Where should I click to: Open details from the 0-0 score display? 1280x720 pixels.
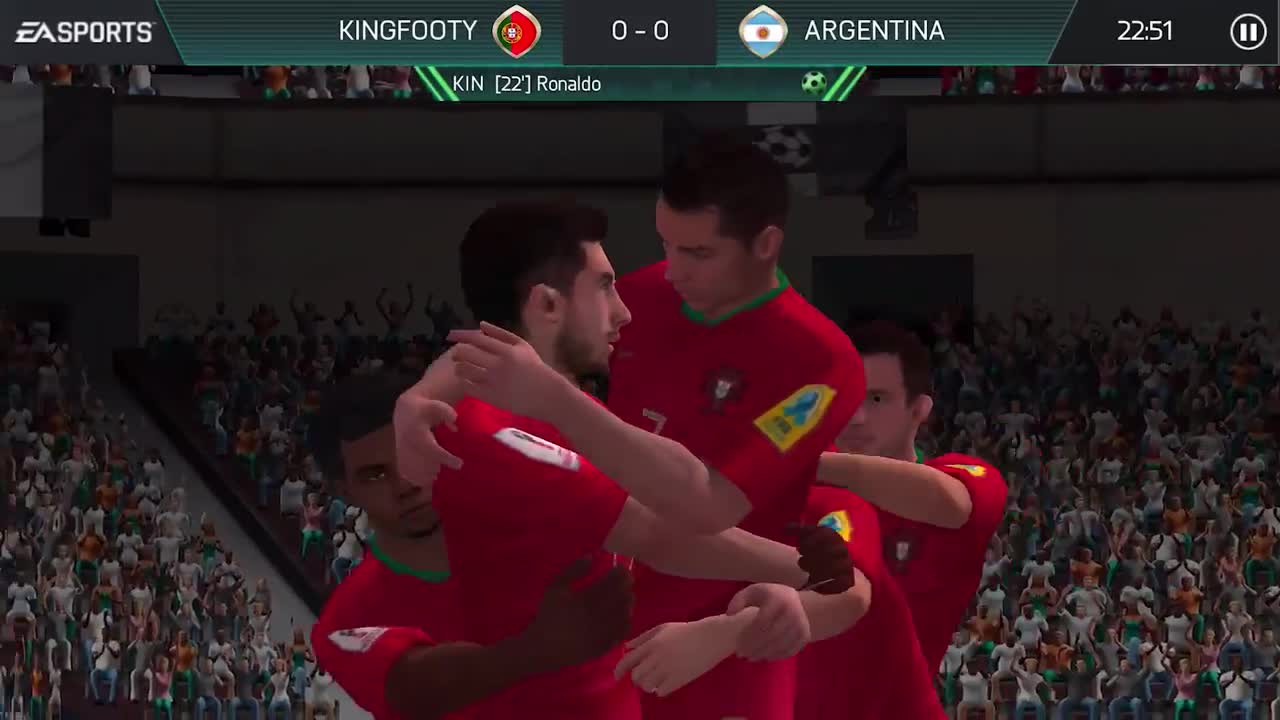640,31
